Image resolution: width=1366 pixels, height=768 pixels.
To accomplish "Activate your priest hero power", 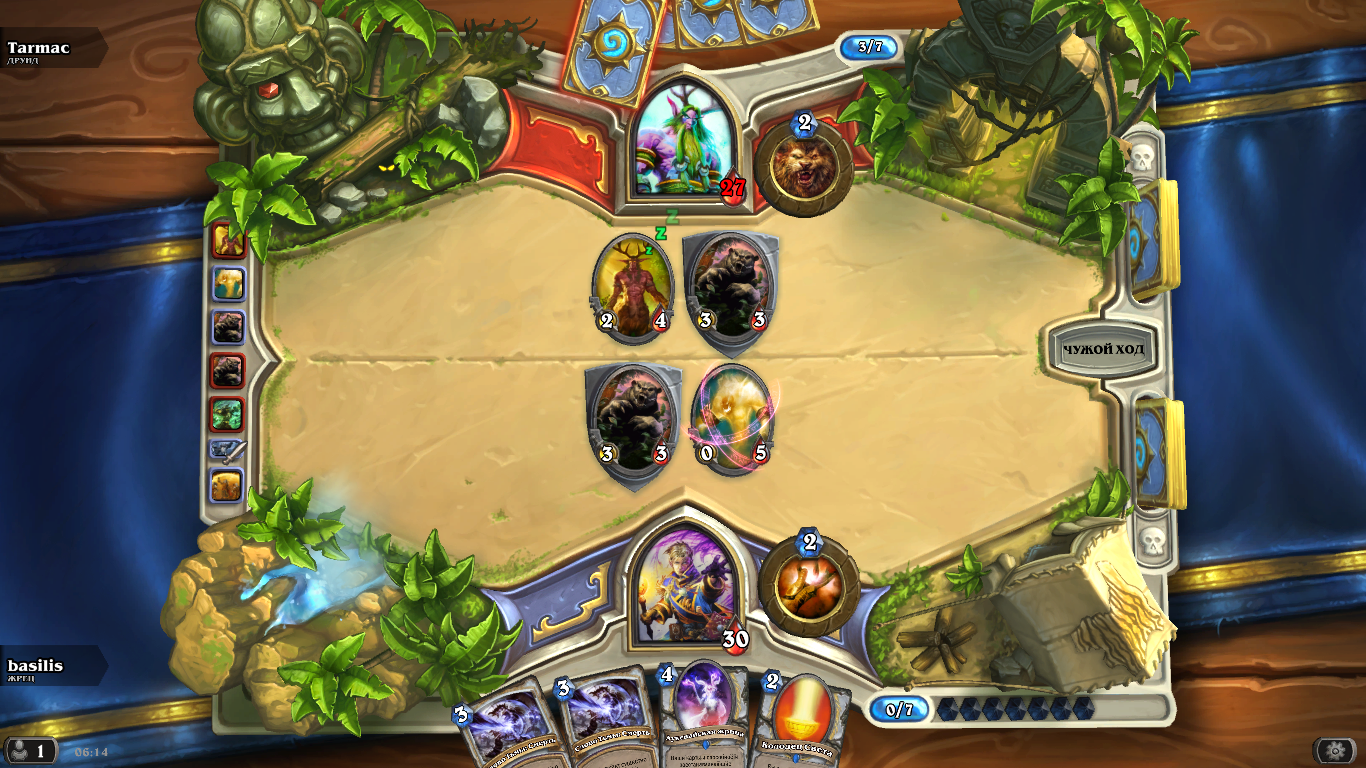I will point(808,586).
